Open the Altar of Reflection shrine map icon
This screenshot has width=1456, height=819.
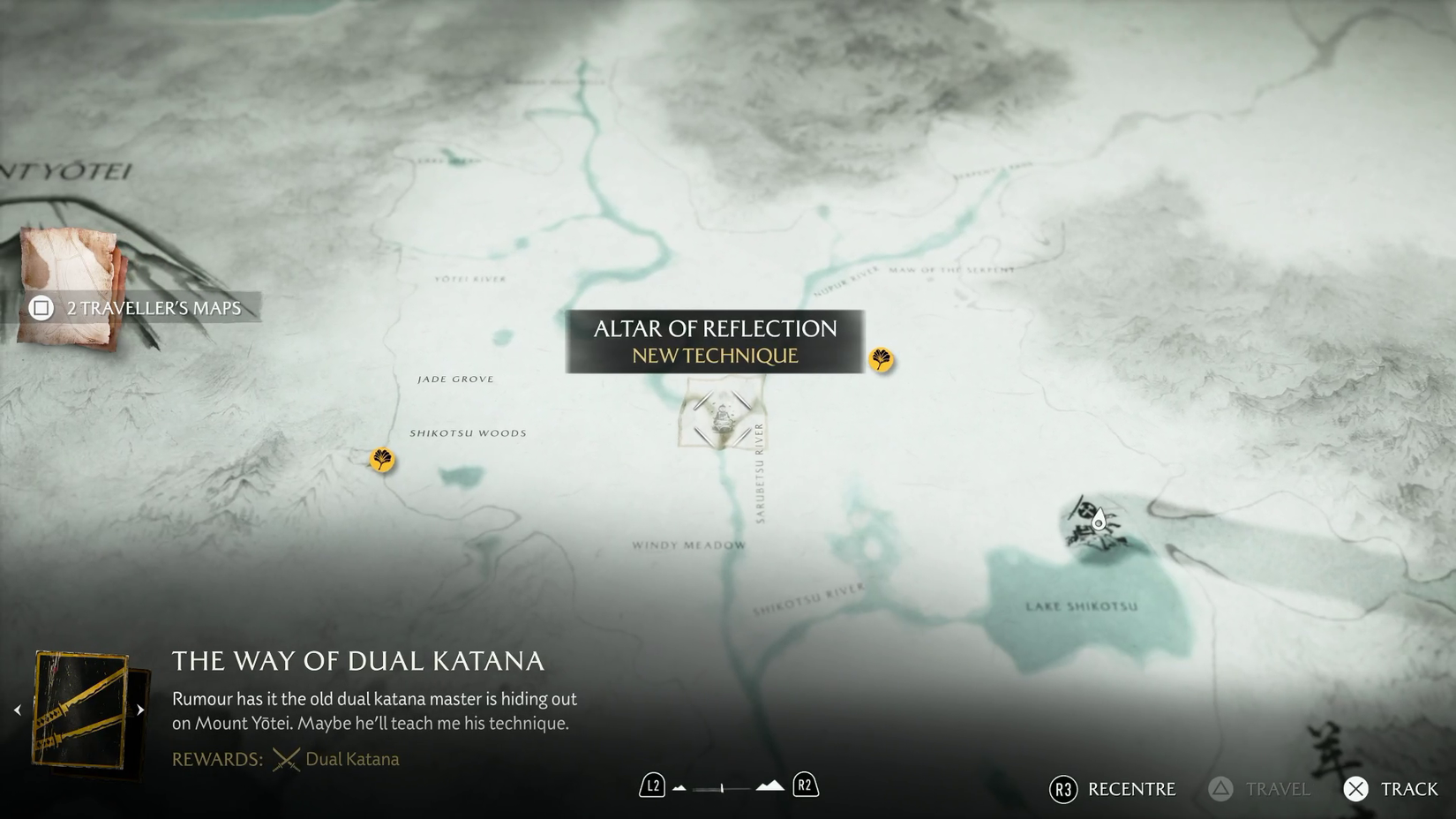(721, 417)
